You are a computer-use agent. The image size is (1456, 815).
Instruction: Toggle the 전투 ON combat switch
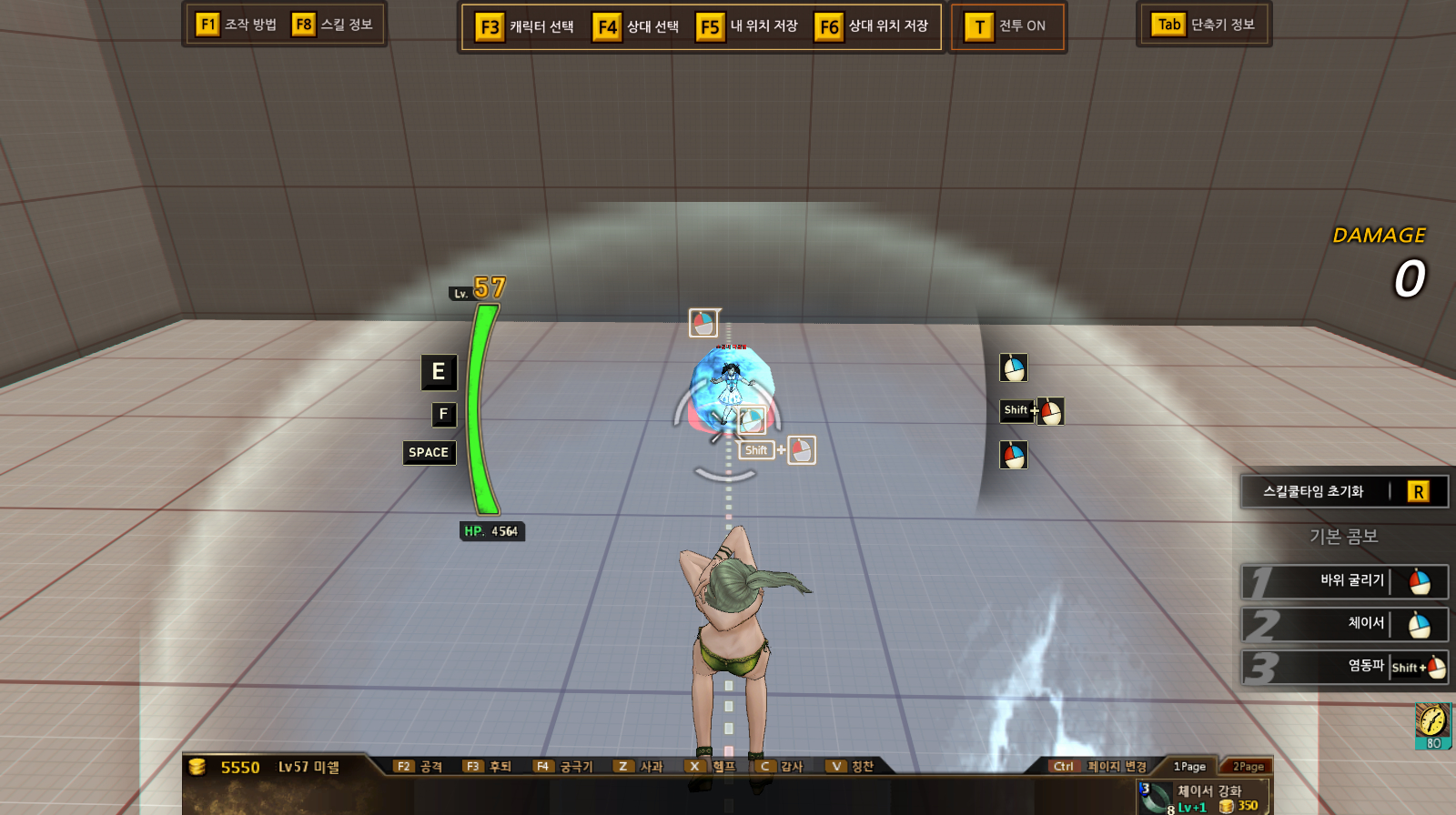tap(1006, 26)
